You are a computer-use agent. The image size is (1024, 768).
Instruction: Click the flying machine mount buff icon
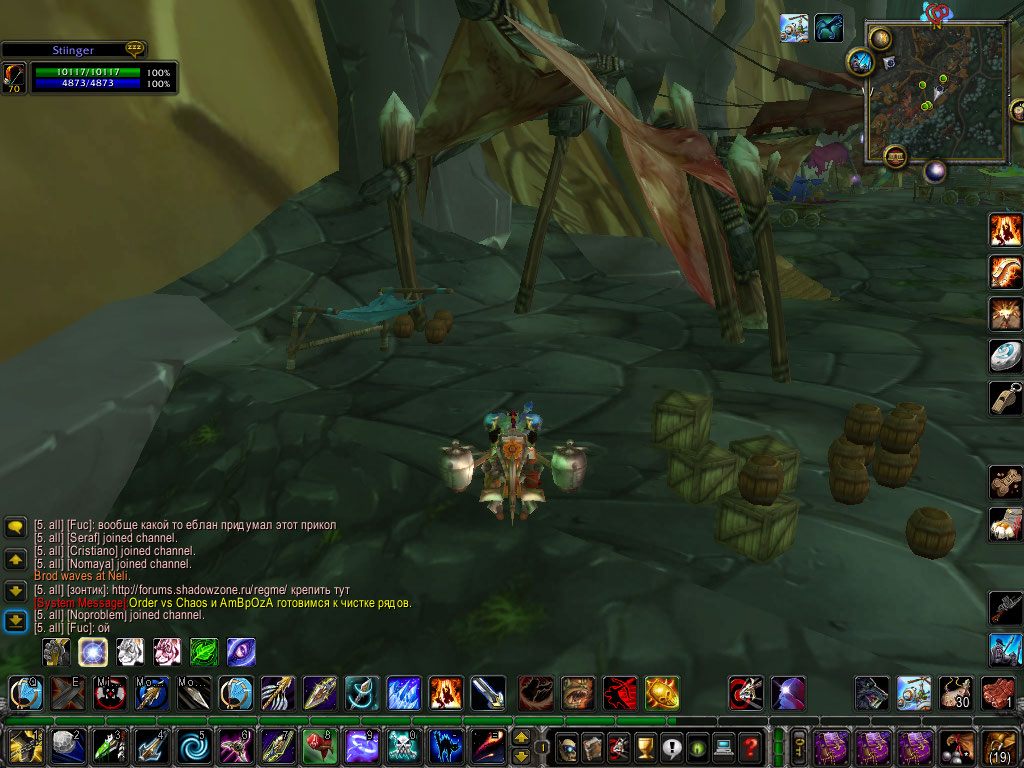[x=794, y=27]
